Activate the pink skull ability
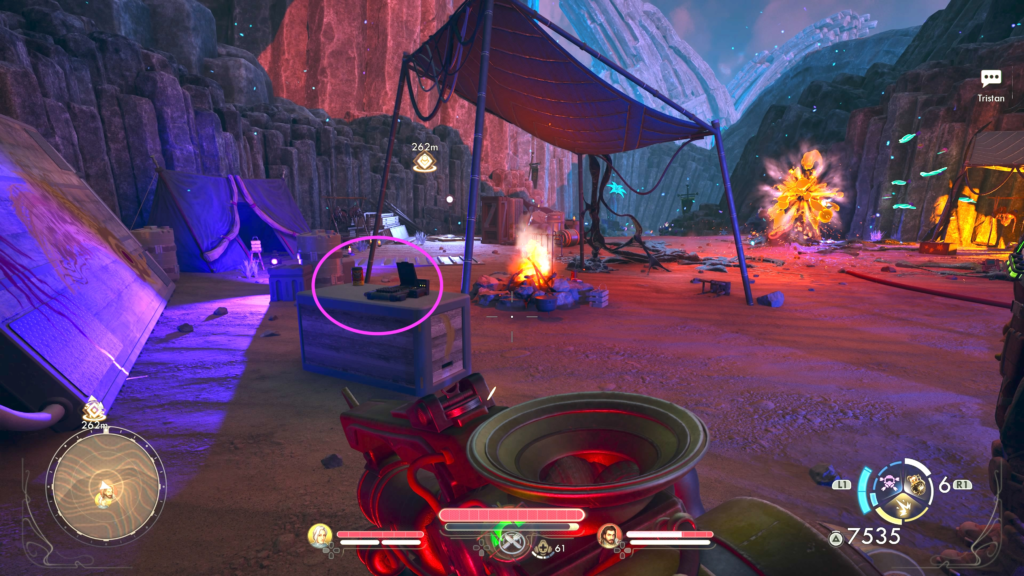This screenshot has height=576, width=1024. (x=888, y=485)
